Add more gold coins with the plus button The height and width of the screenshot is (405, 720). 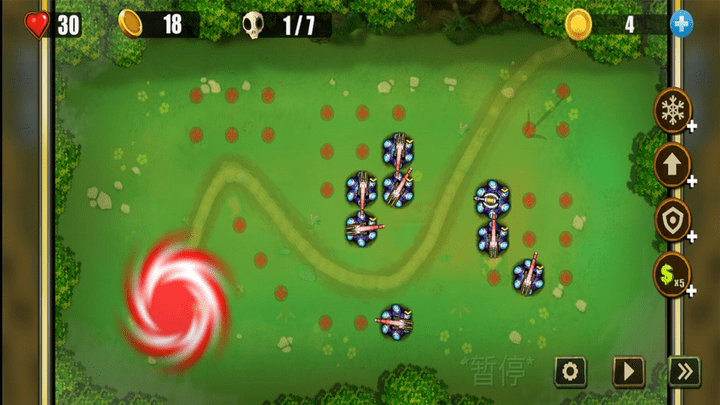click(682, 24)
